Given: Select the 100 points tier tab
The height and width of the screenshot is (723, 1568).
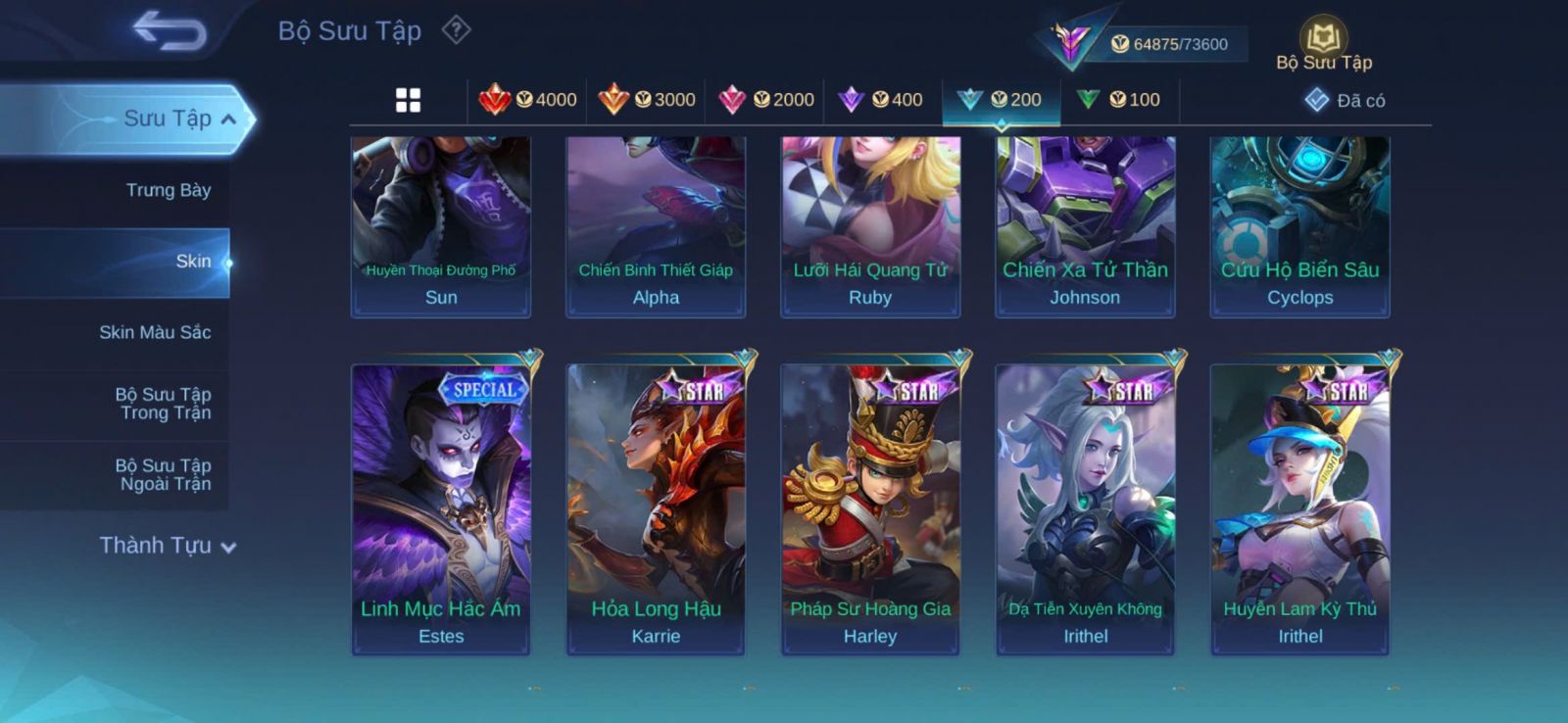Looking at the screenshot, I should pyautogui.click(x=1119, y=100).
